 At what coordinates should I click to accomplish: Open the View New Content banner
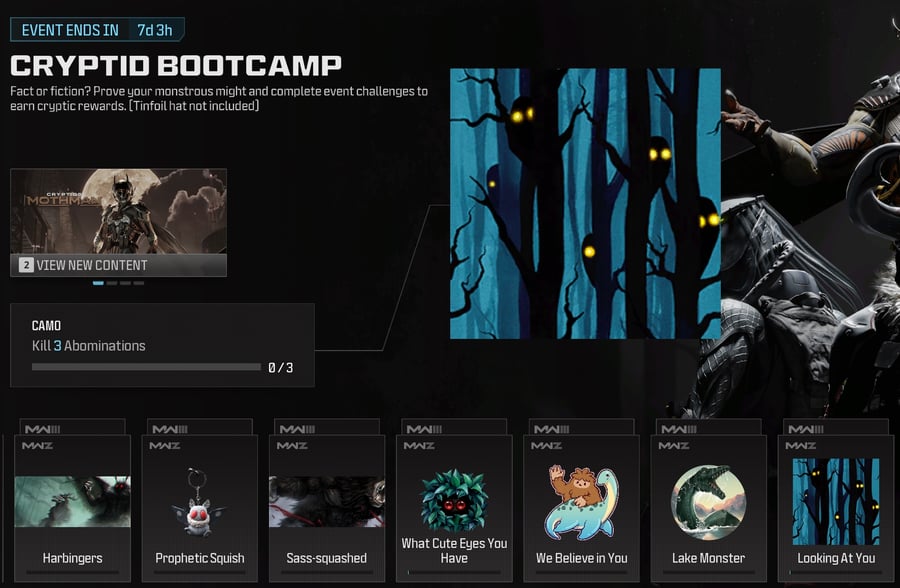[118, 223]
